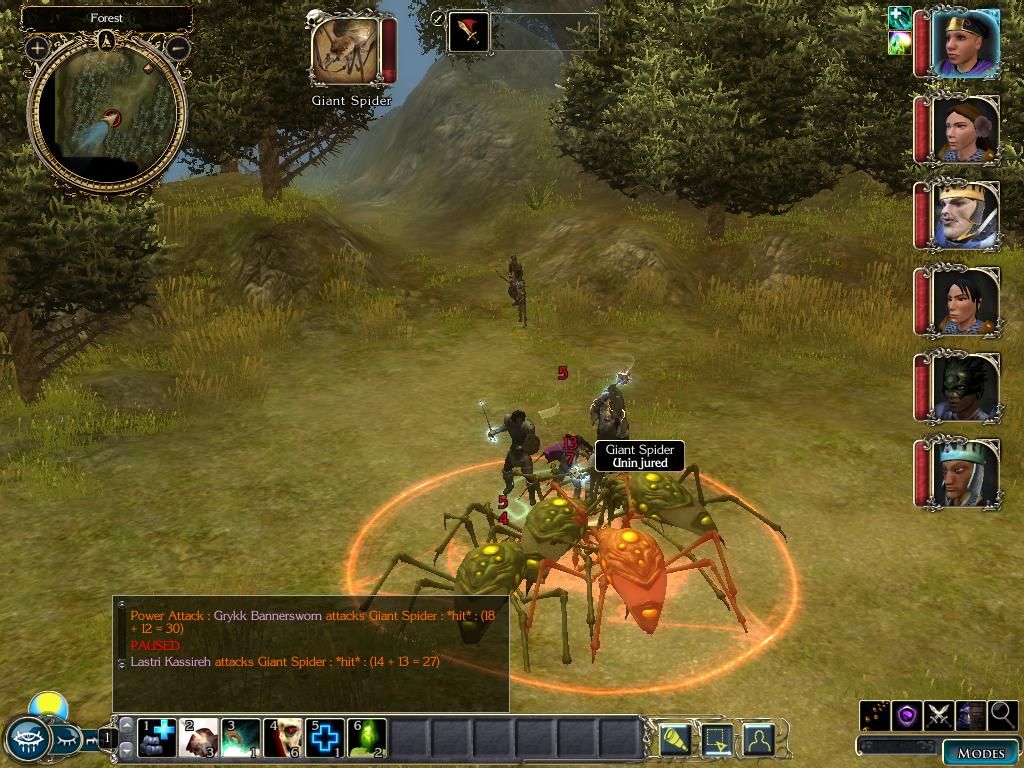Select the Giant Spider target portrait

pos(346,51)
